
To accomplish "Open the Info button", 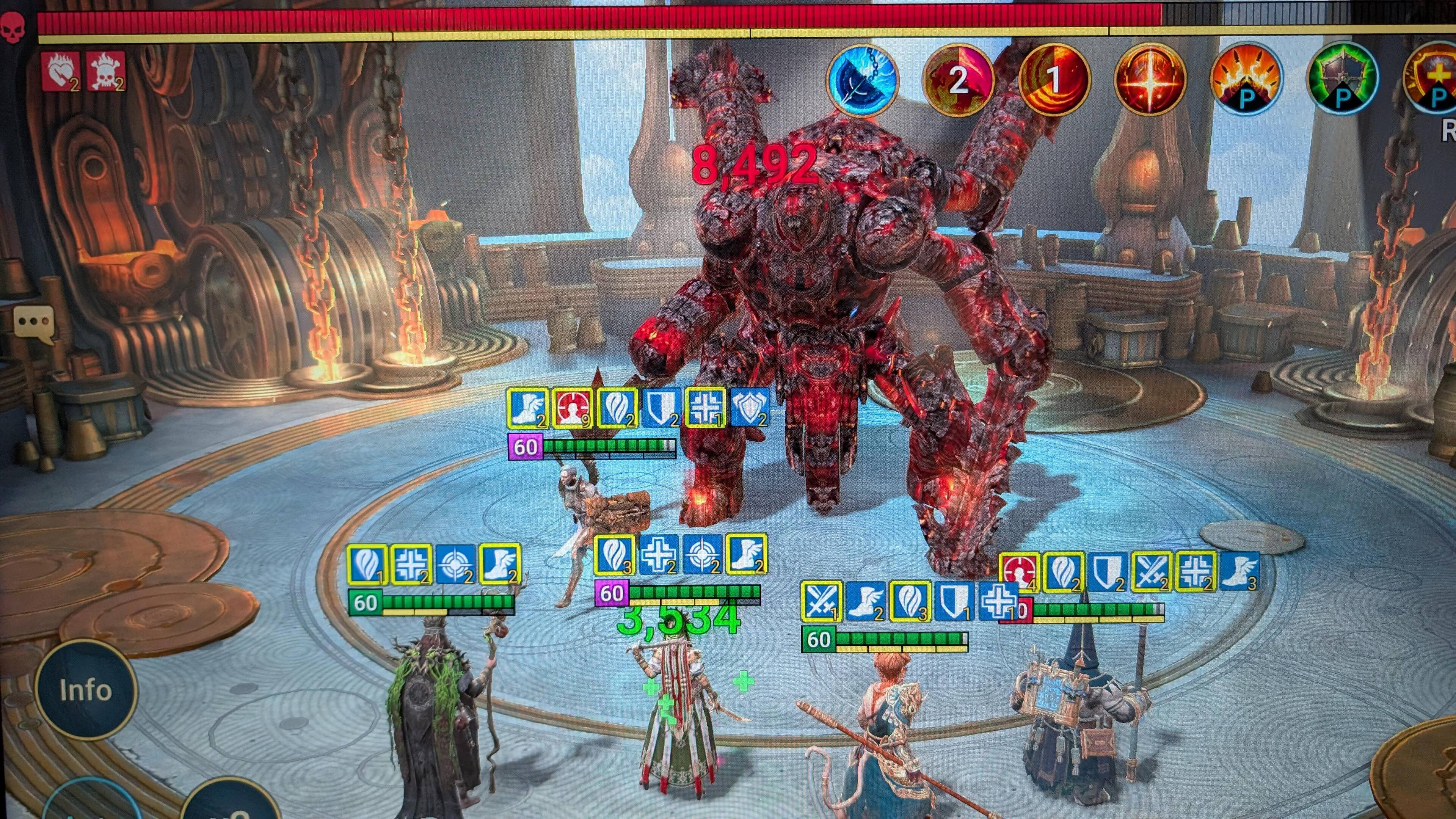I will point(85,690).
